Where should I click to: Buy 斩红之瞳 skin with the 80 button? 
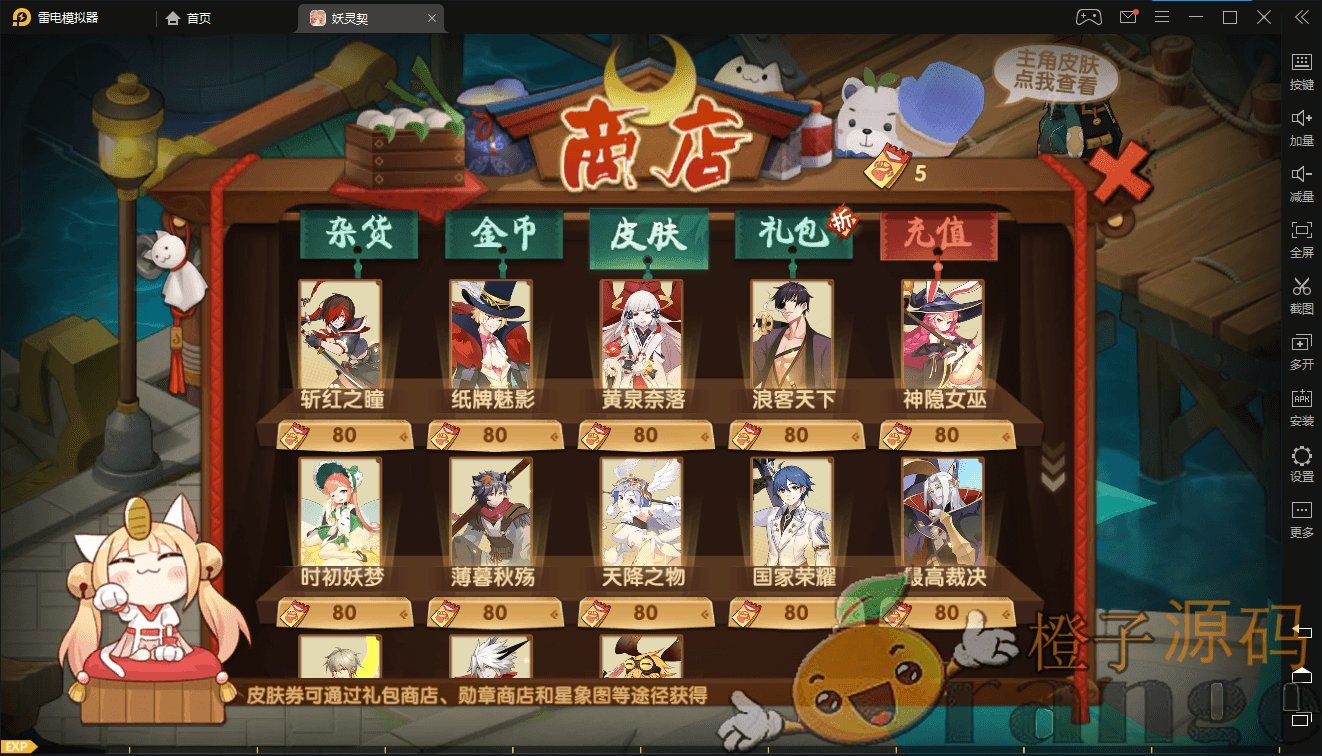tap(344, 434)
